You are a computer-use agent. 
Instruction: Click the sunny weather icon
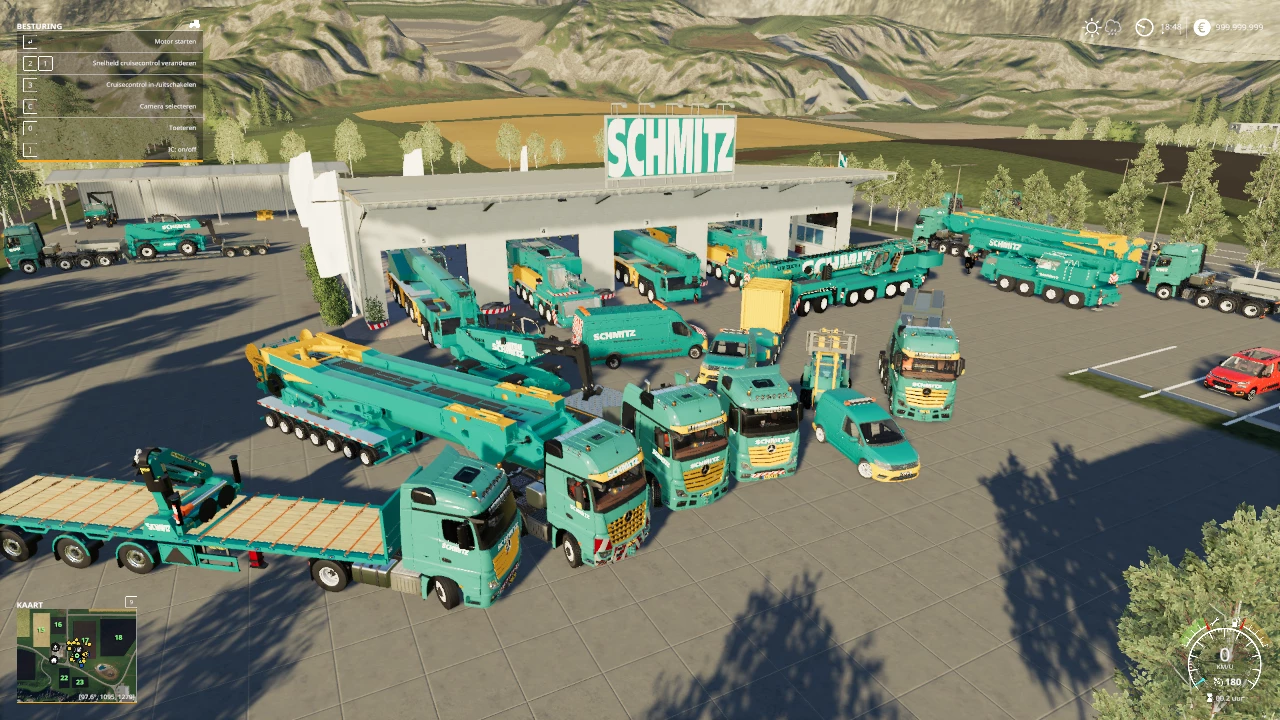tap(1092, 26)
